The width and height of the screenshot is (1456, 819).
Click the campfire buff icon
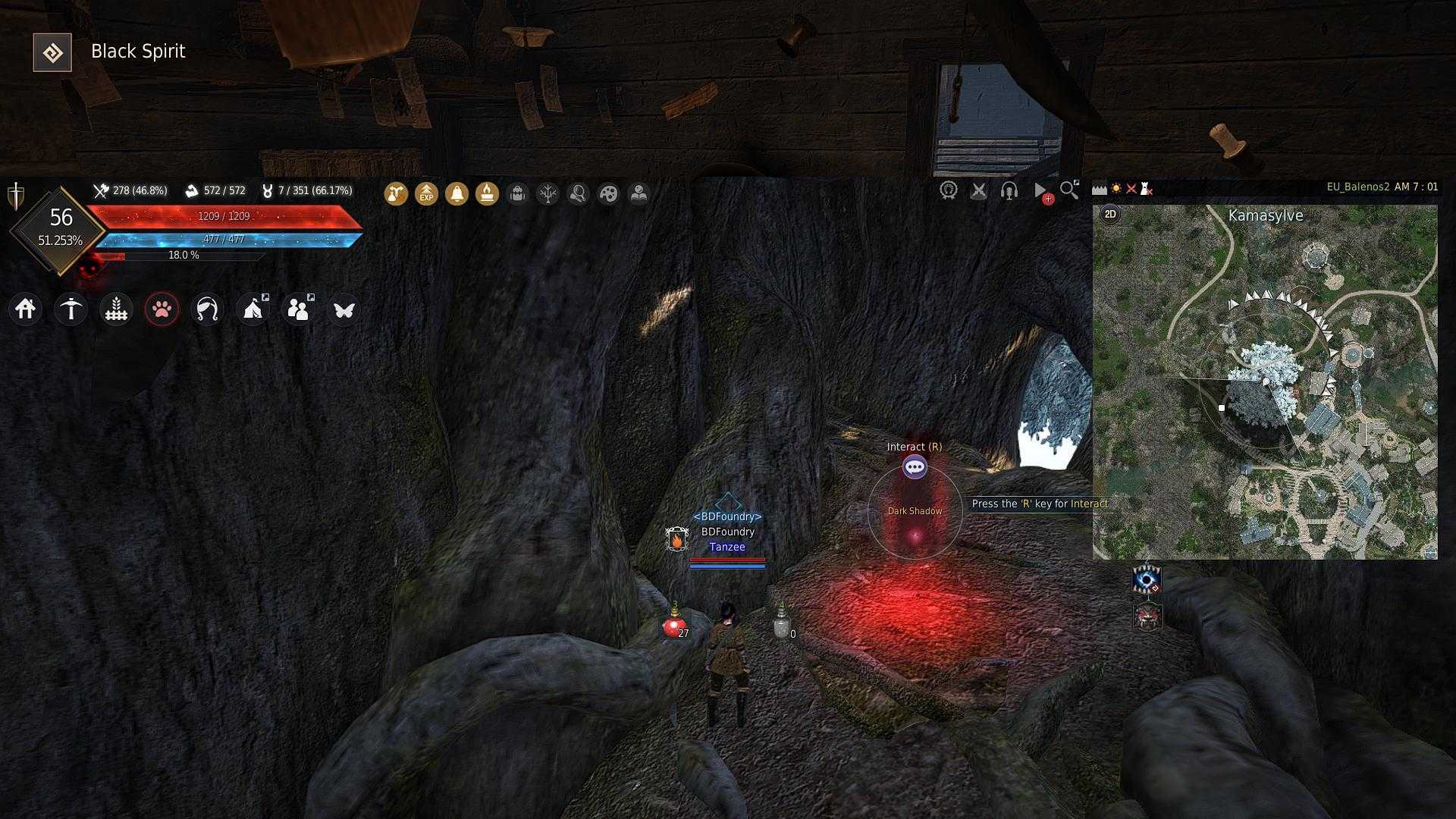tap(487, 194)
